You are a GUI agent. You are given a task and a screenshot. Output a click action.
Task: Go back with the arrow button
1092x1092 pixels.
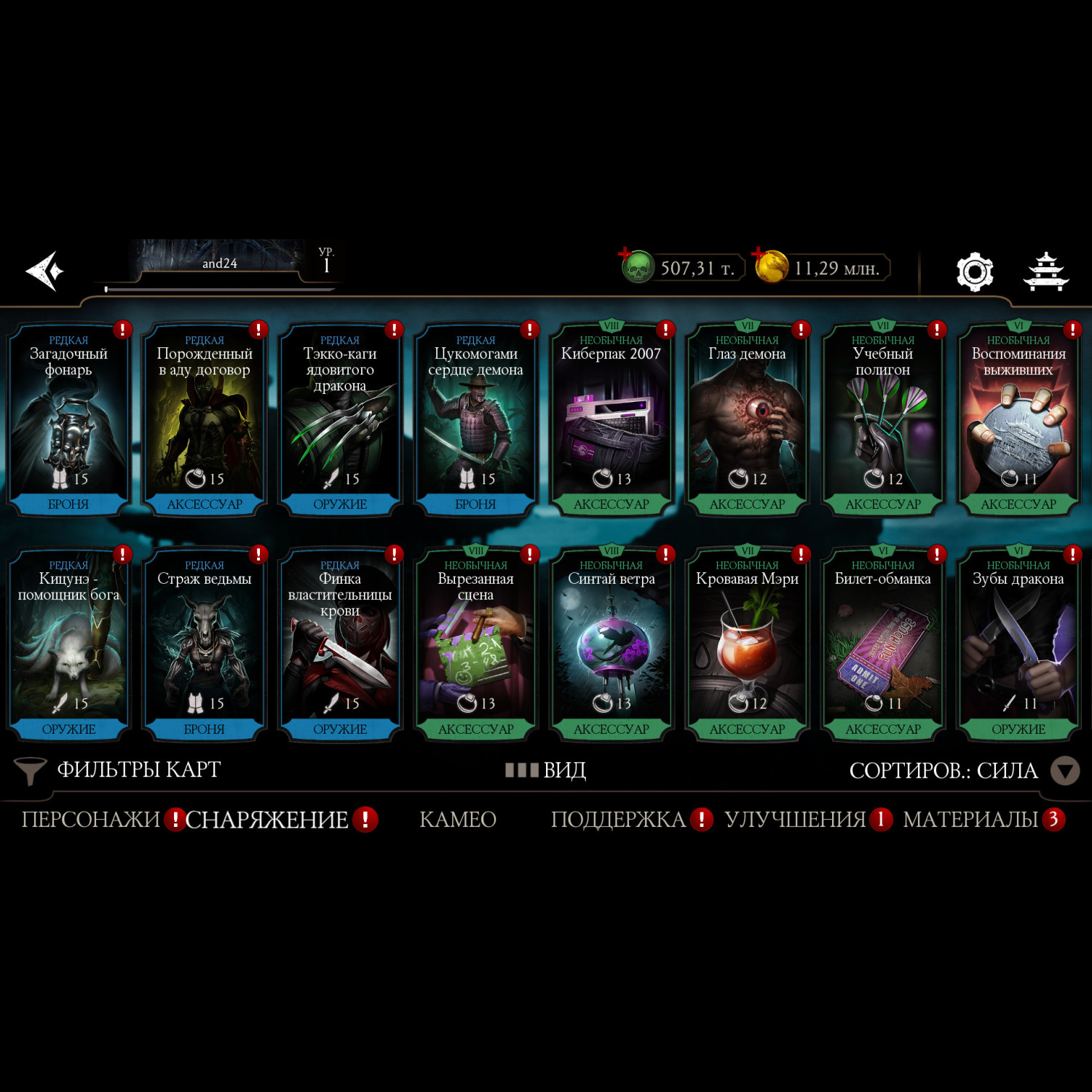[45, 271]
